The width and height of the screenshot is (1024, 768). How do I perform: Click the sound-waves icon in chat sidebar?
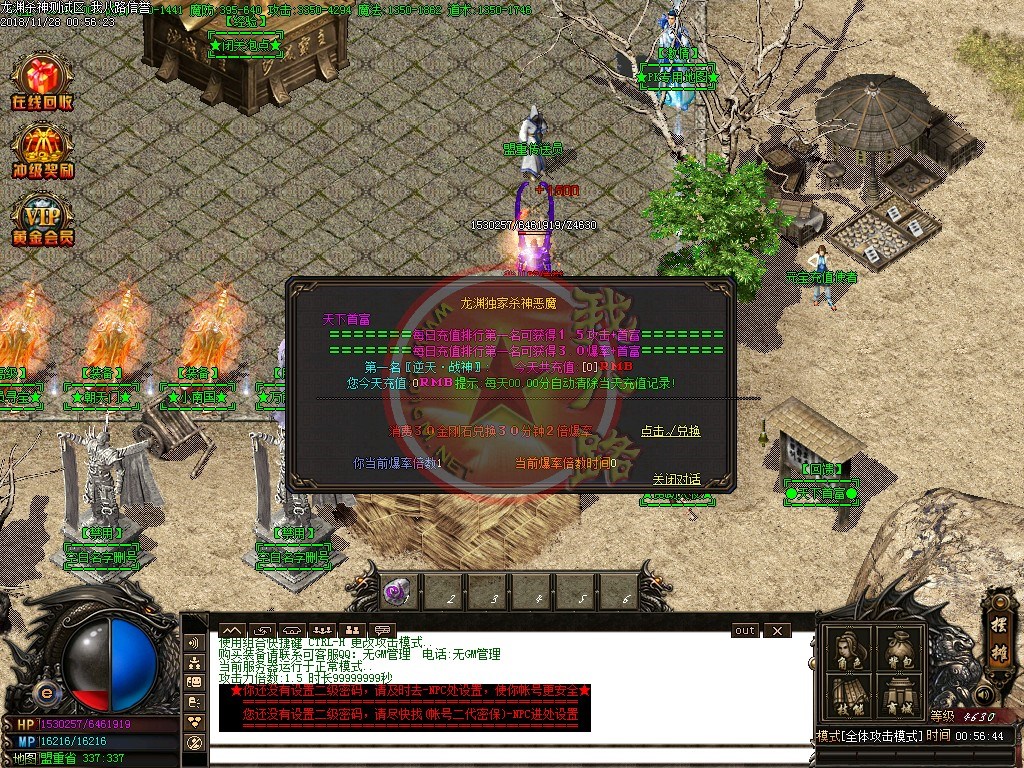(195, 642)
